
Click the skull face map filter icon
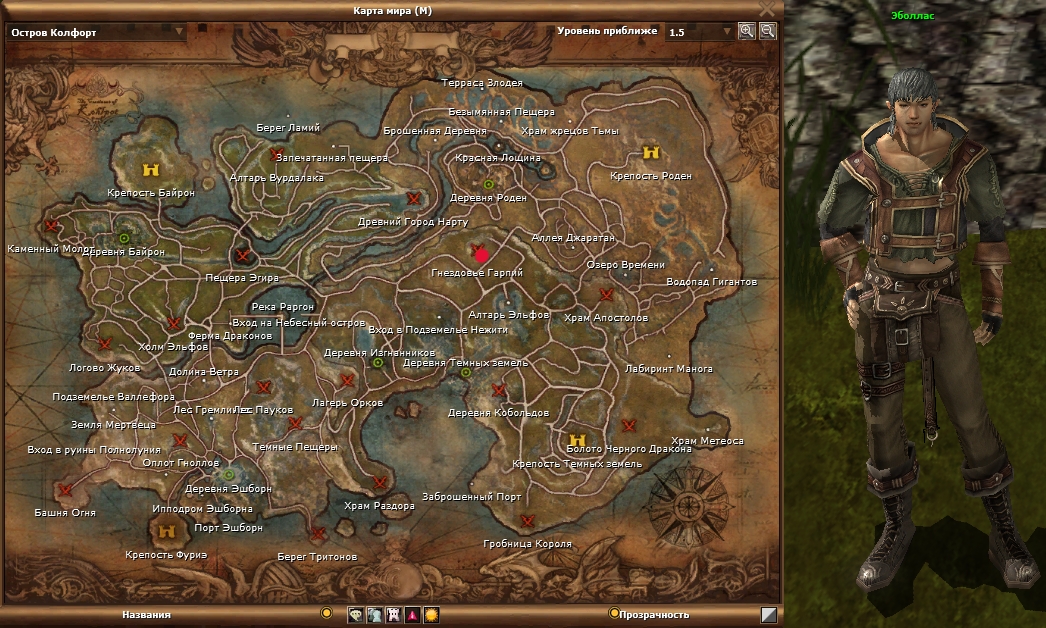[x=356, y=614]
